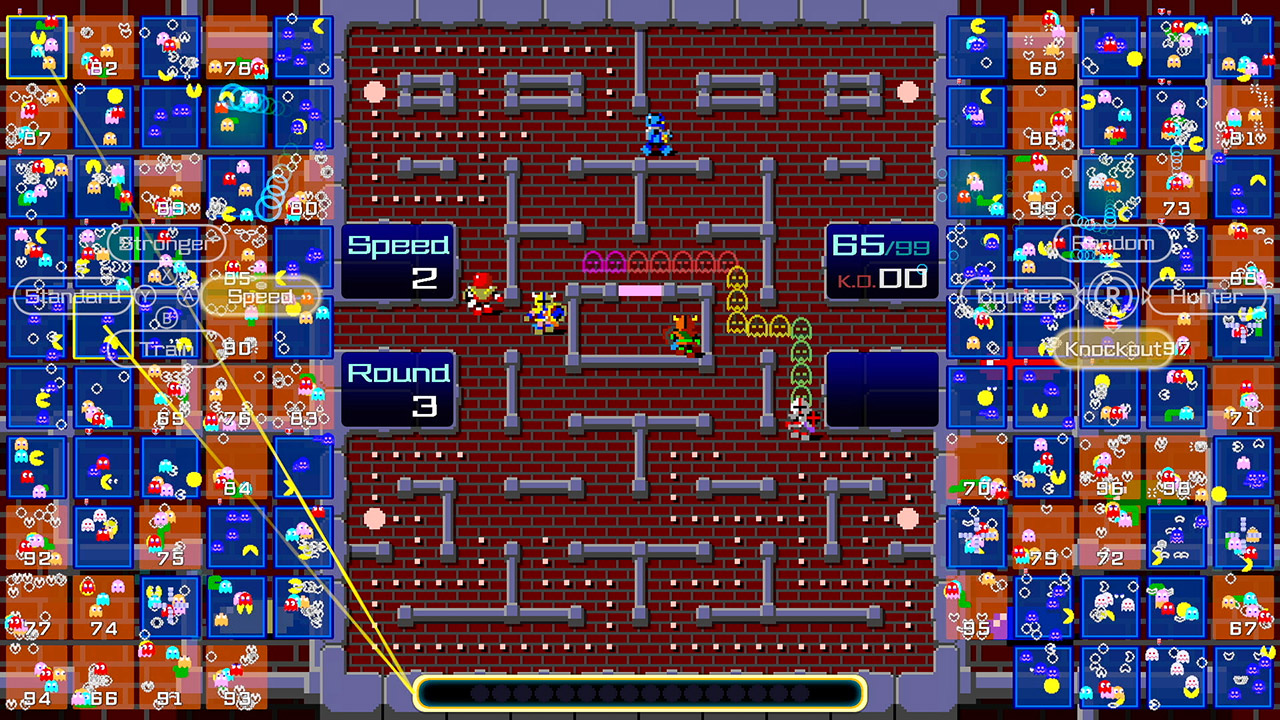This screenshot has width=1280, height=720.
Task: Click the Y button icon beside Standard
Action: point(147,296)
